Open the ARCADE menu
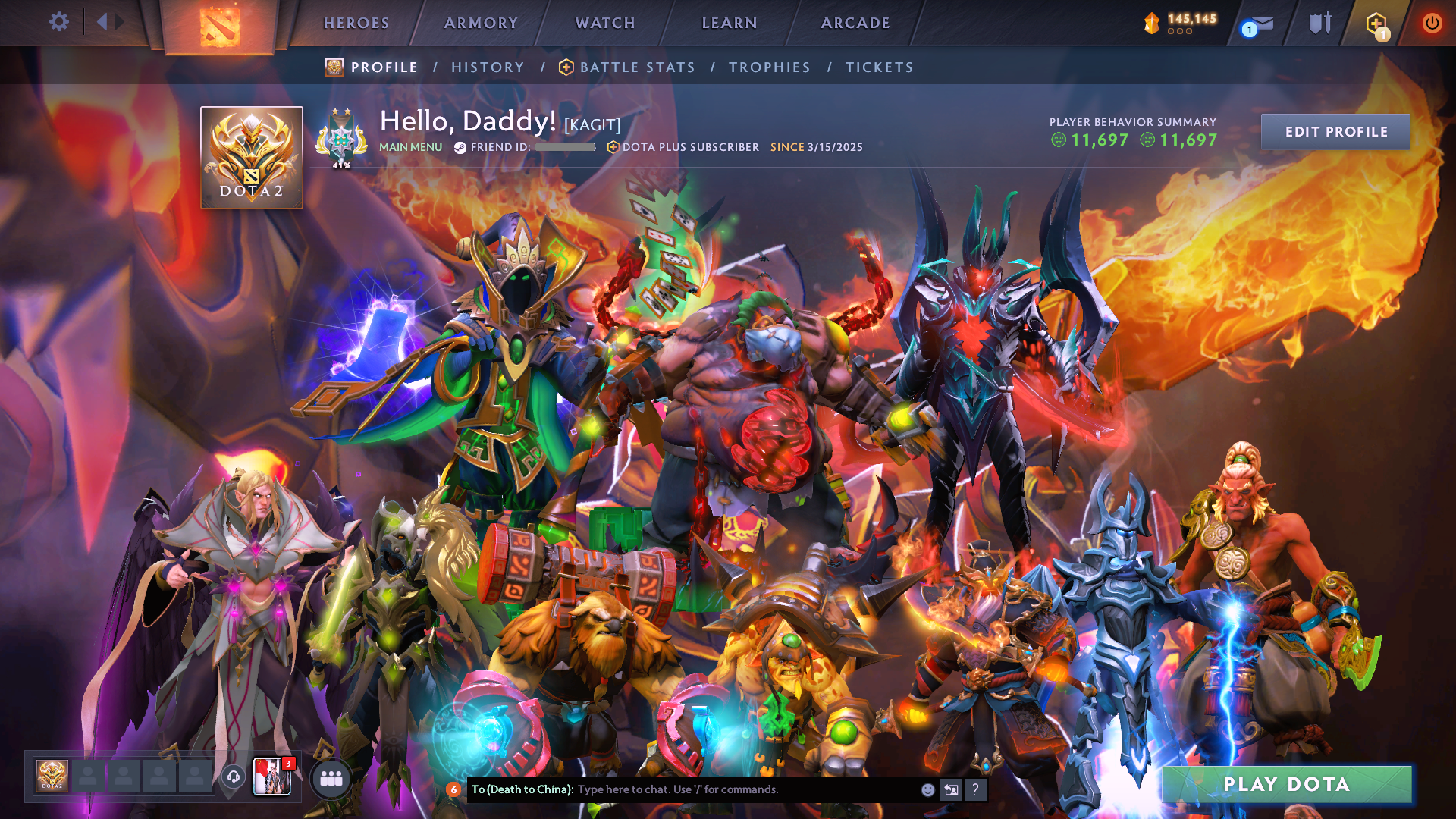The height and width of the screenshot is (819, 1456). click(x=855, y=23)
